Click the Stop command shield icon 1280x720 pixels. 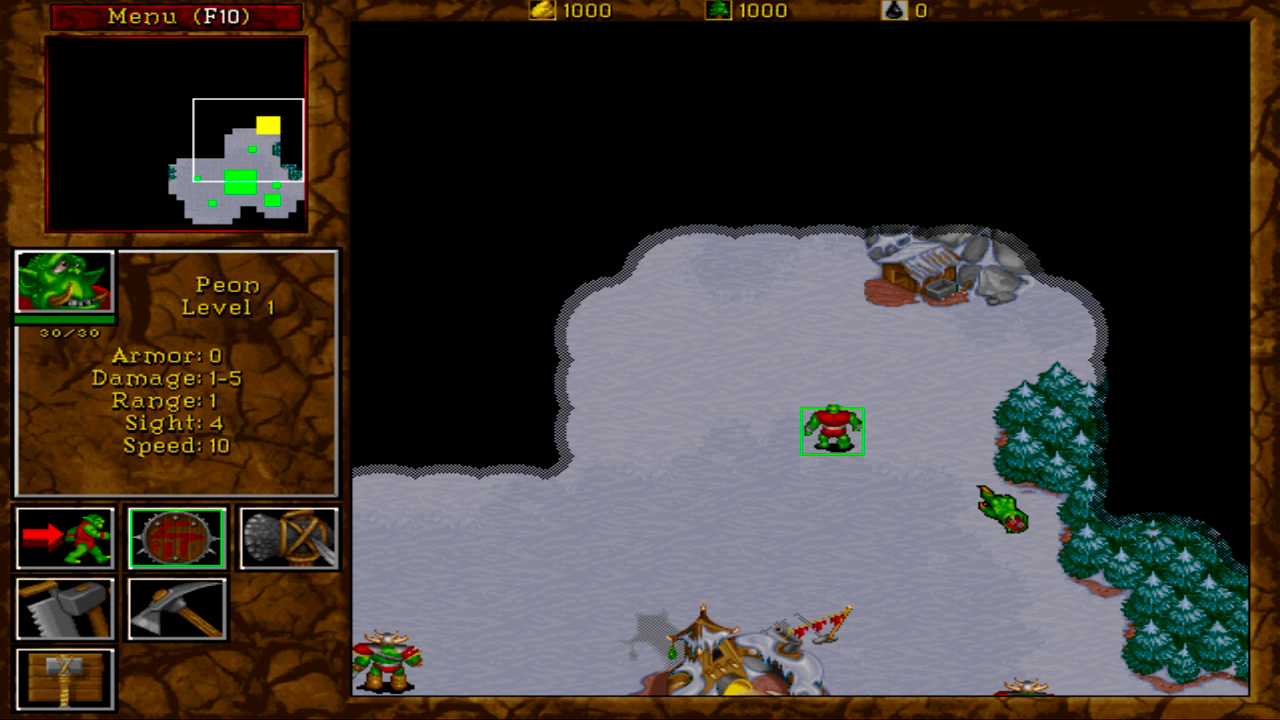click(x=176, y=538)
